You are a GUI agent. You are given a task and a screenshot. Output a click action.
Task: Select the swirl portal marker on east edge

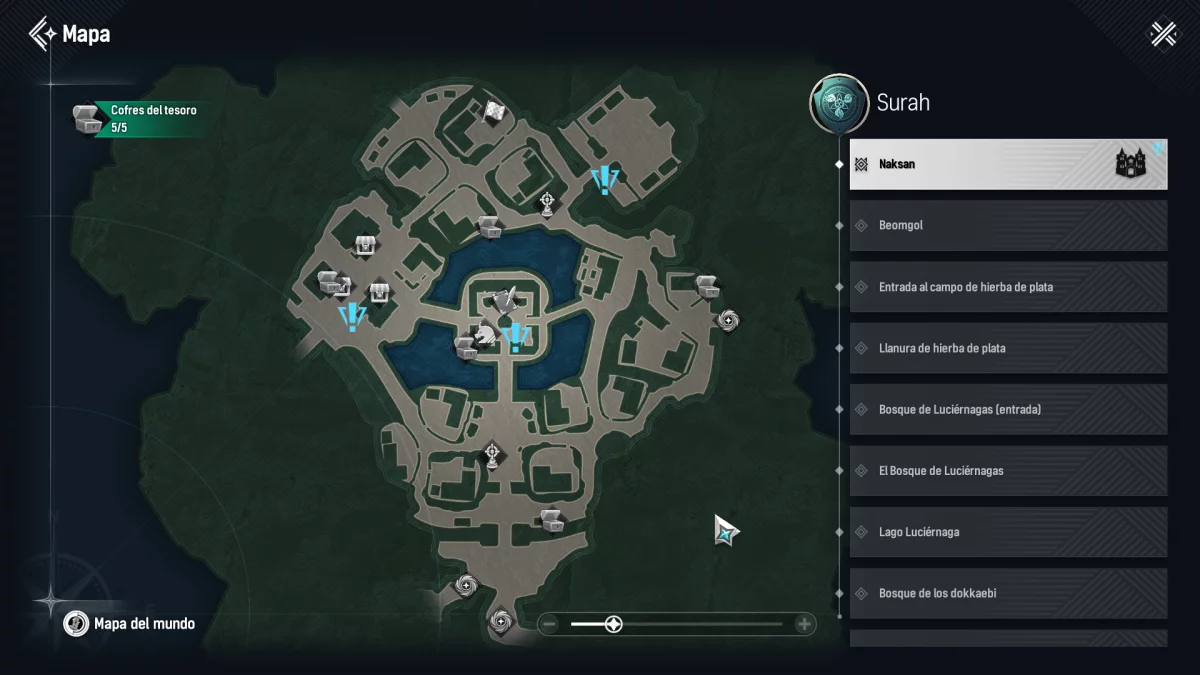729,319
